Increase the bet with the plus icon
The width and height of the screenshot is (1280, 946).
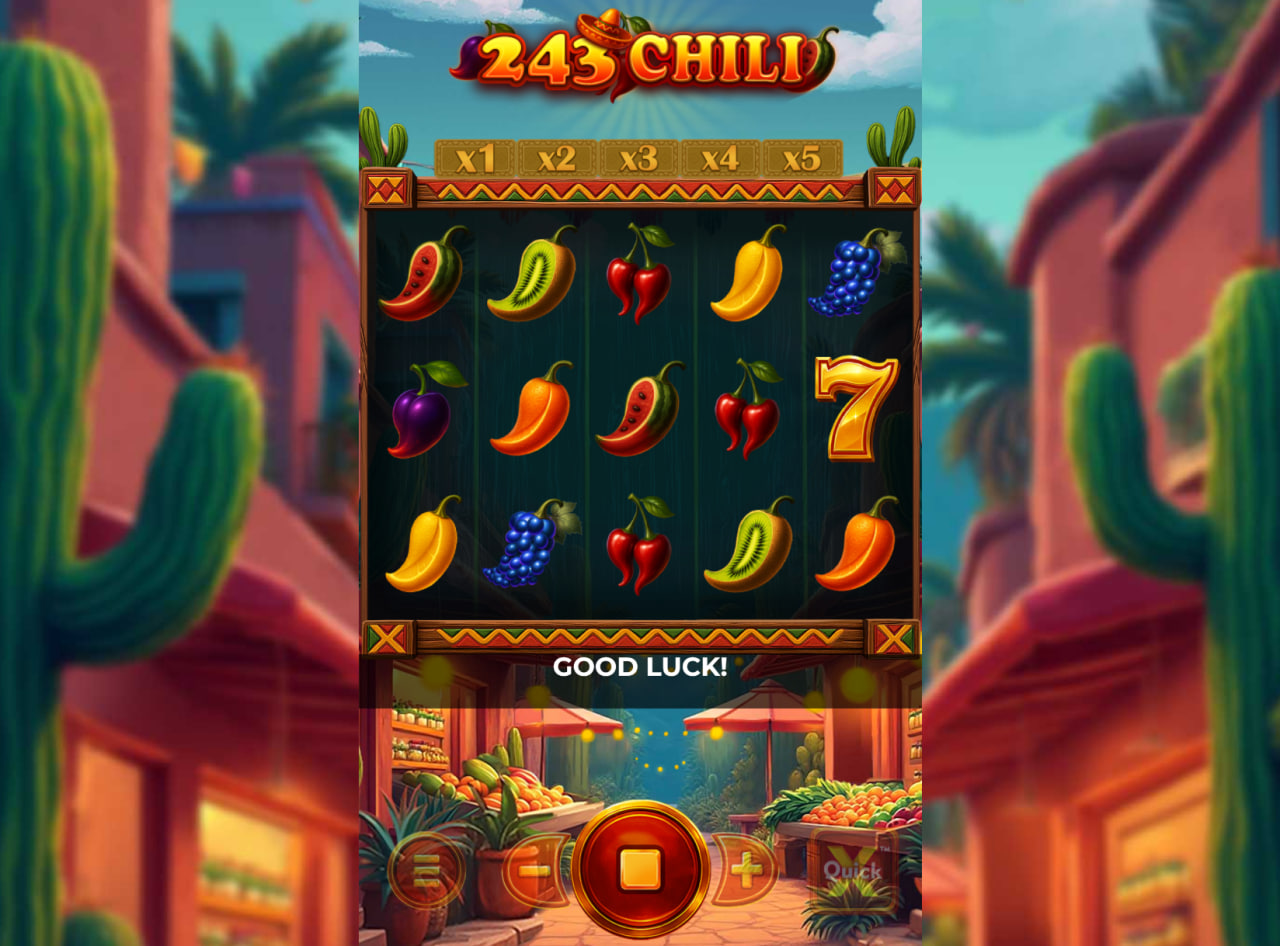(746, 870)
